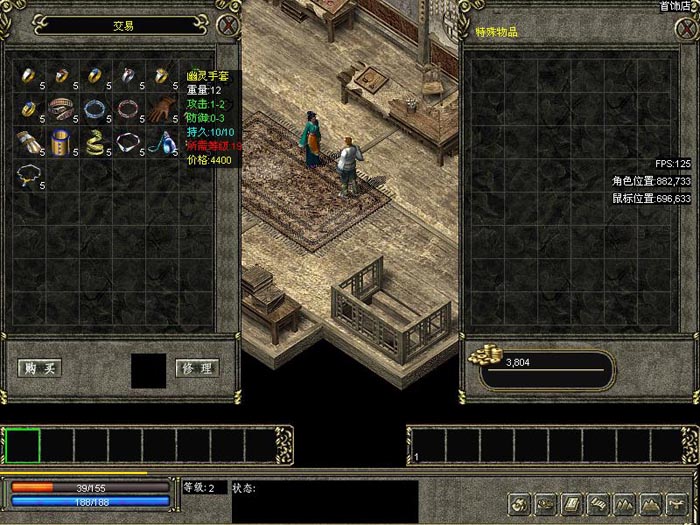Open the book icon in the bottom toolbar
The image size is (700, 525).
[x=571, y=503]
